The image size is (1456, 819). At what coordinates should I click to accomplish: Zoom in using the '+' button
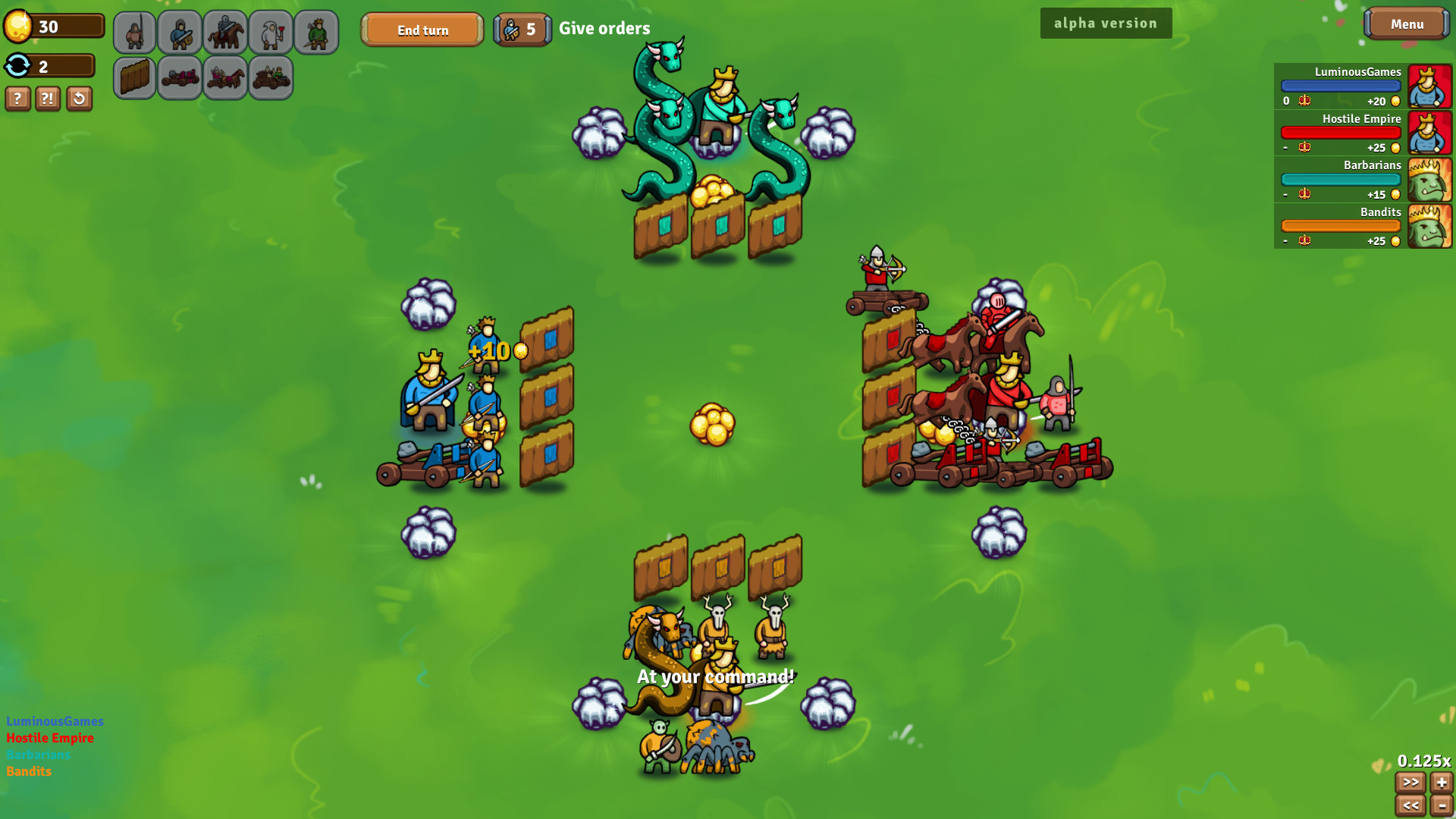pyautogui.click(x=1440, y=783)
